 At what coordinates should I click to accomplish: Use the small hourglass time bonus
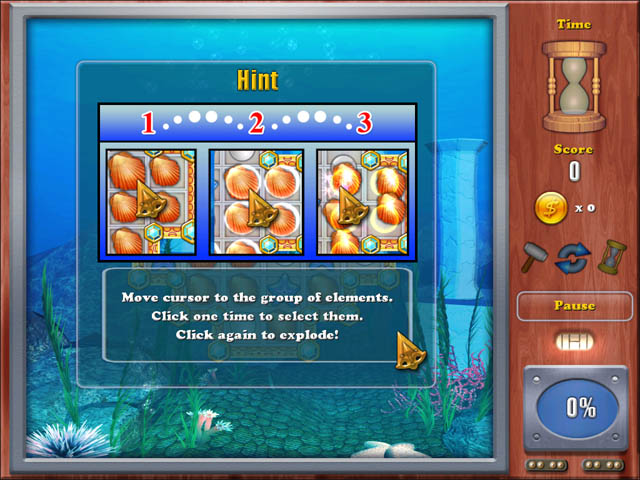(607, 257)
